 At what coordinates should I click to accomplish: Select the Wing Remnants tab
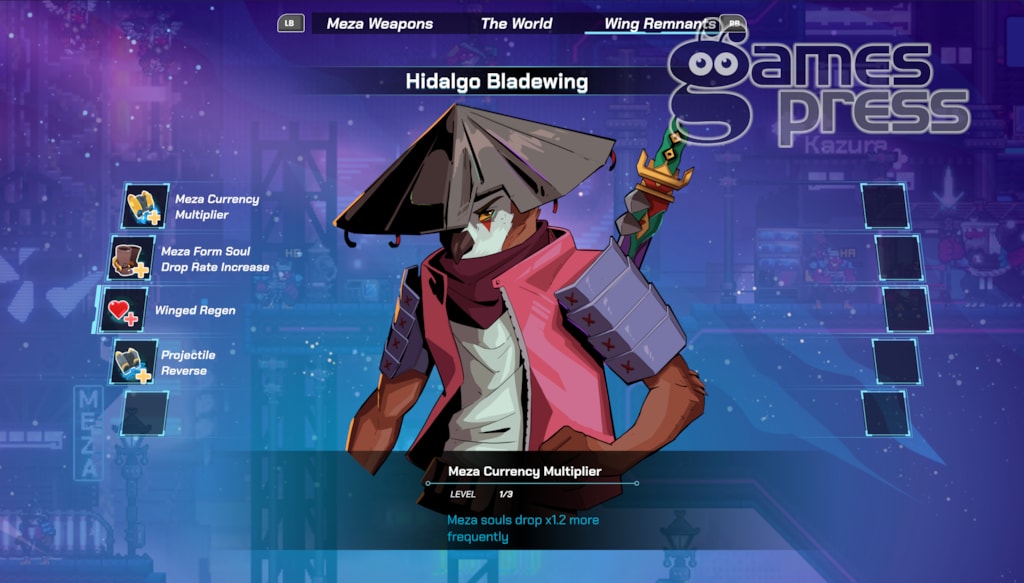(x=659, y=23)
